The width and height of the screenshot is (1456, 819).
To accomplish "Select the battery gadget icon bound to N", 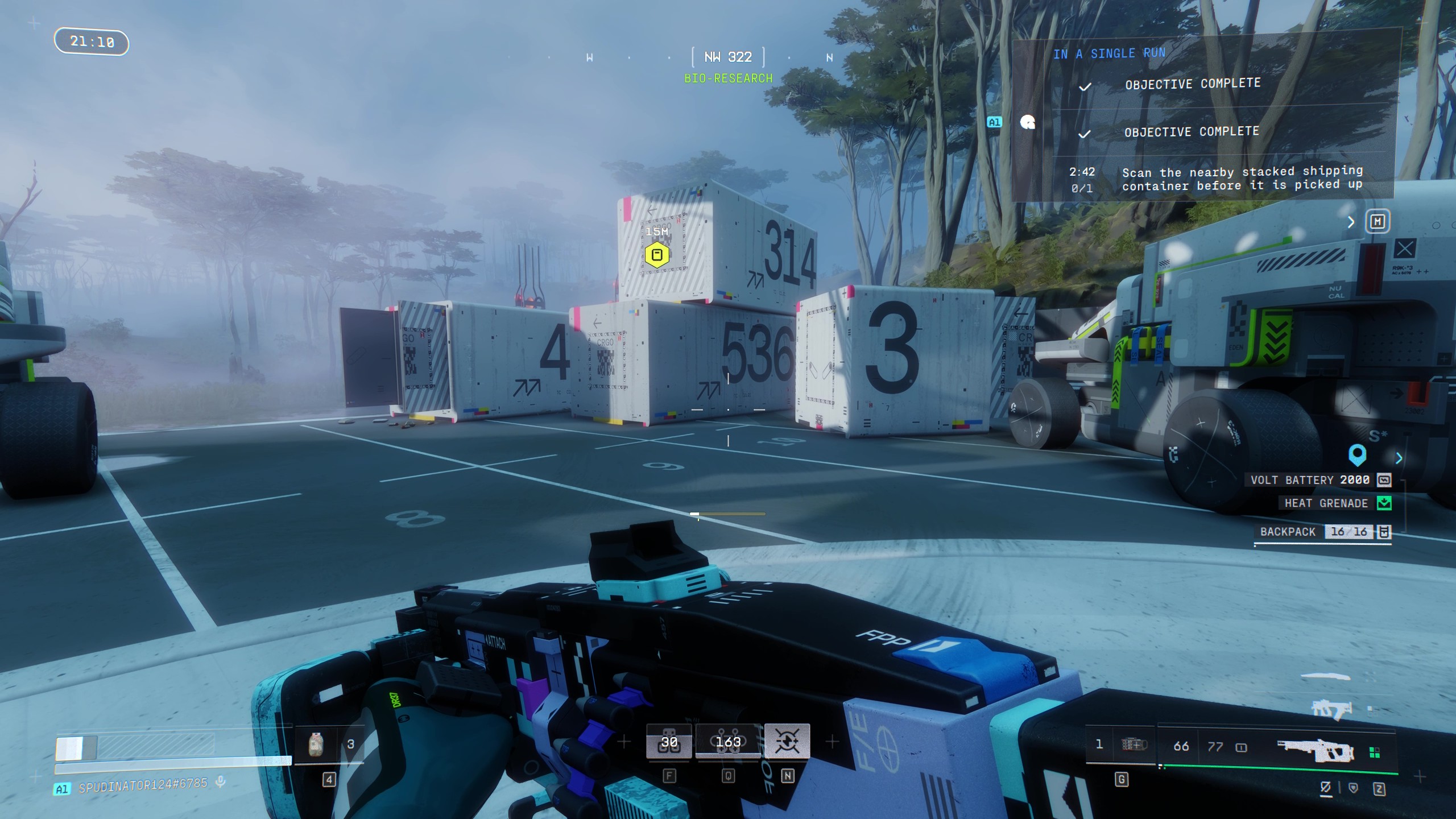I will coord(787,741).
